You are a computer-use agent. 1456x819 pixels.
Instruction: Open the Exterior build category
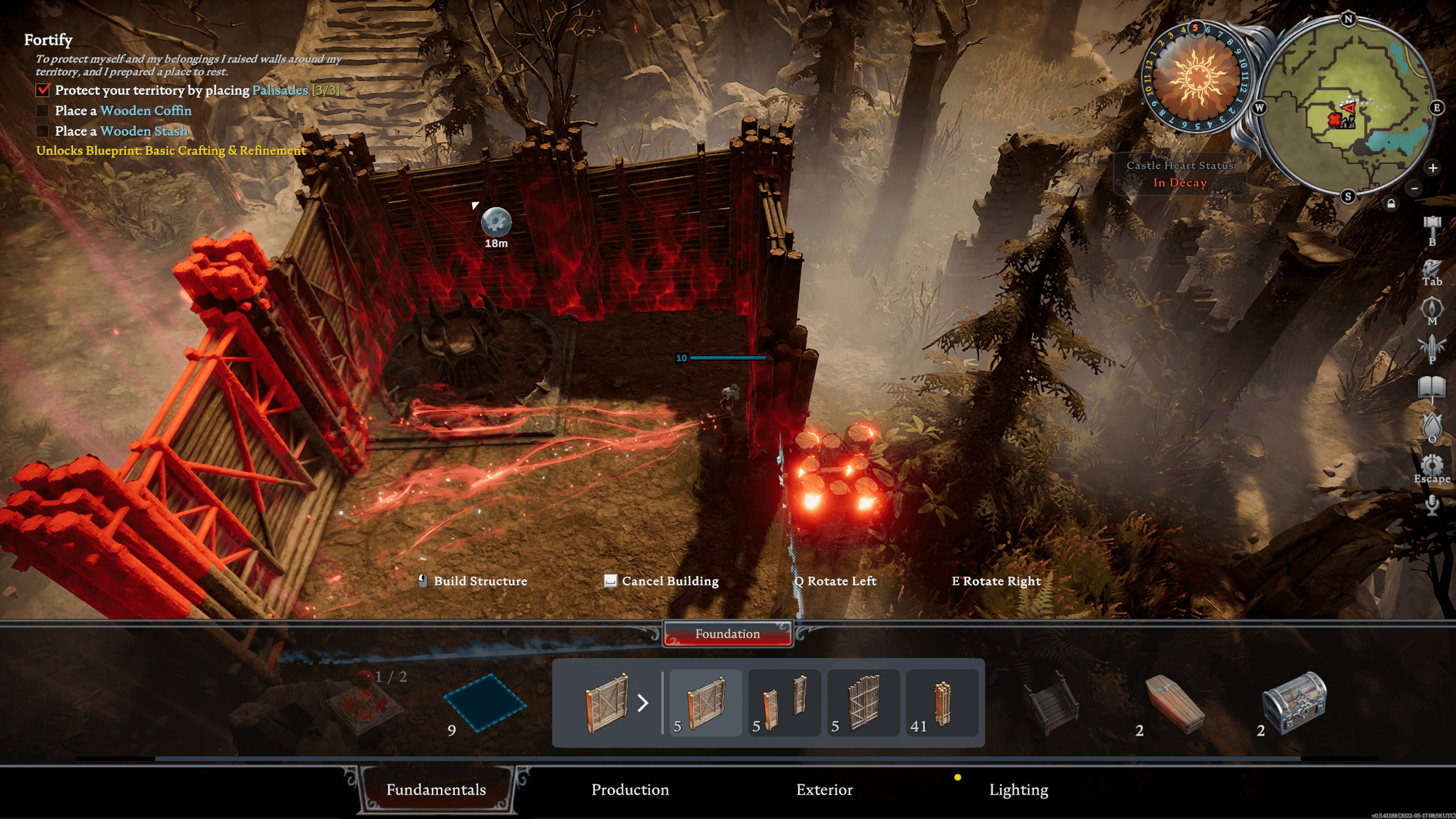824,789
